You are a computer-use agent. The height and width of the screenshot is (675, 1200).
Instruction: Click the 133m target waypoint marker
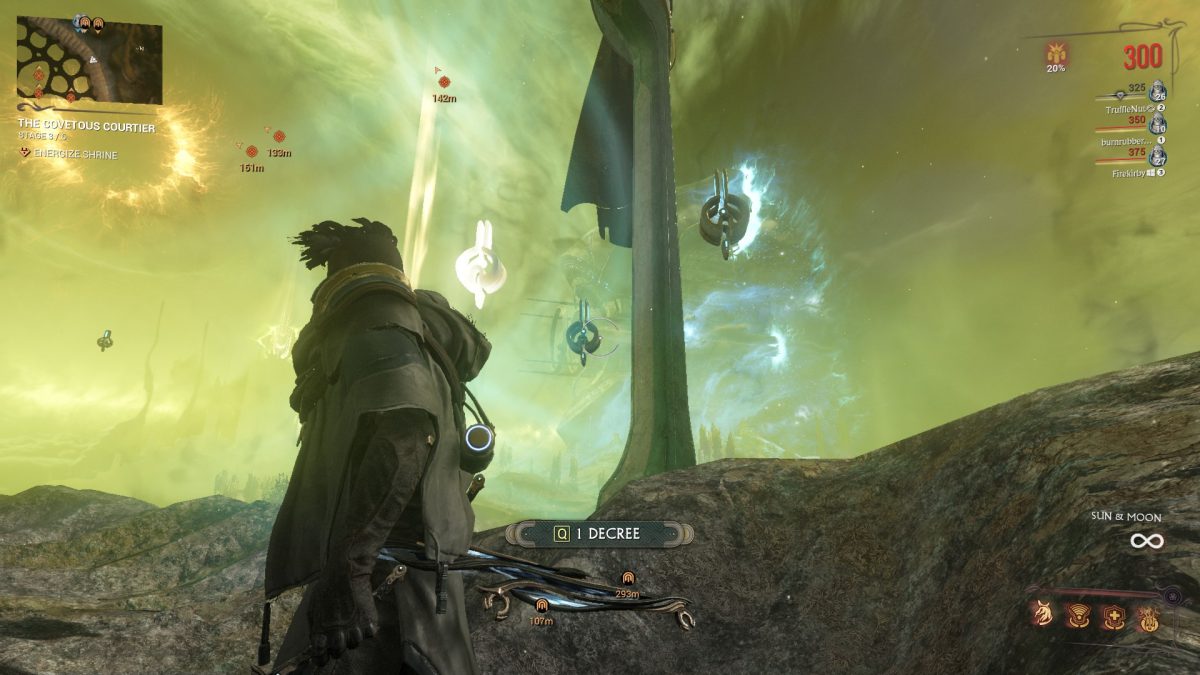click(279, 136)
